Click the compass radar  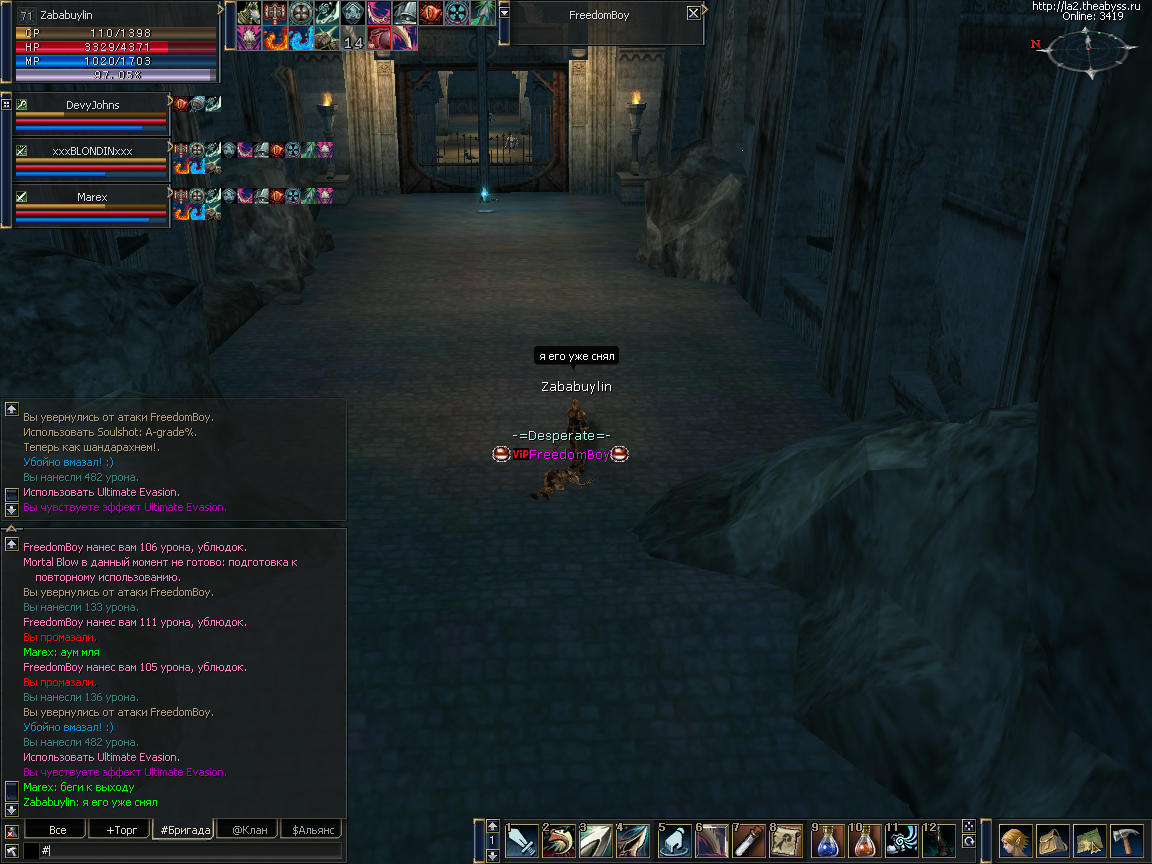tap(1087, 48)
